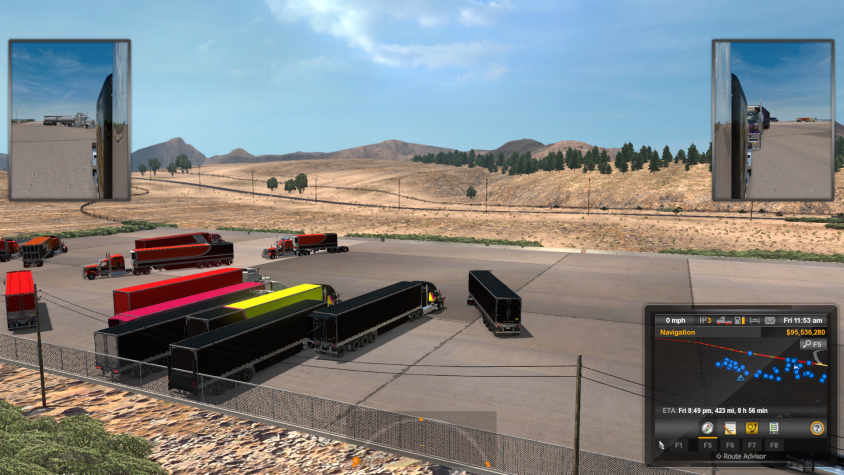Open the question mark help button
This screenshot has width=844, height=475.
pyautogui.click(x=817, y=427)
